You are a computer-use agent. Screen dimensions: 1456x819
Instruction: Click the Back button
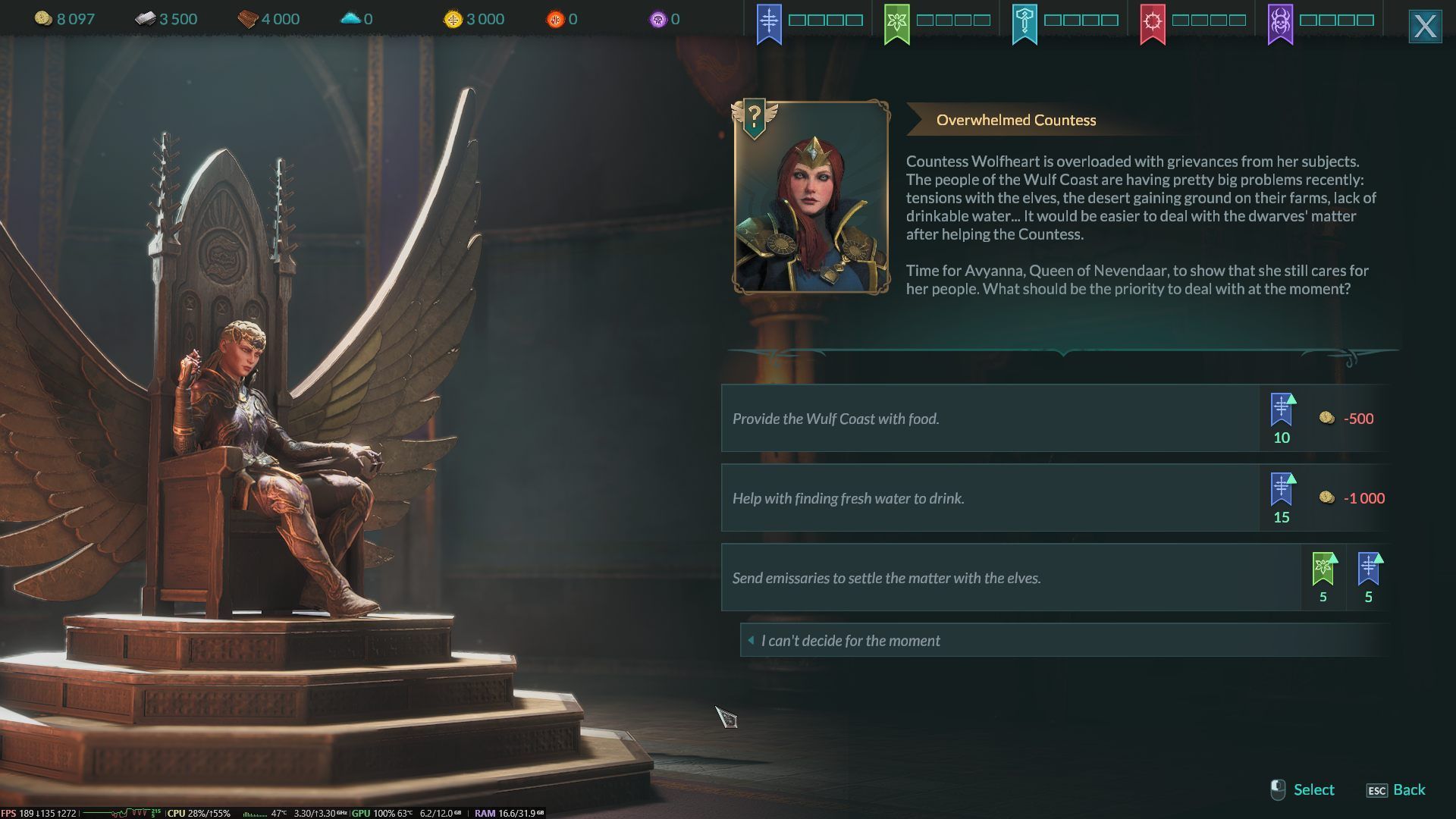point(1396,790)
